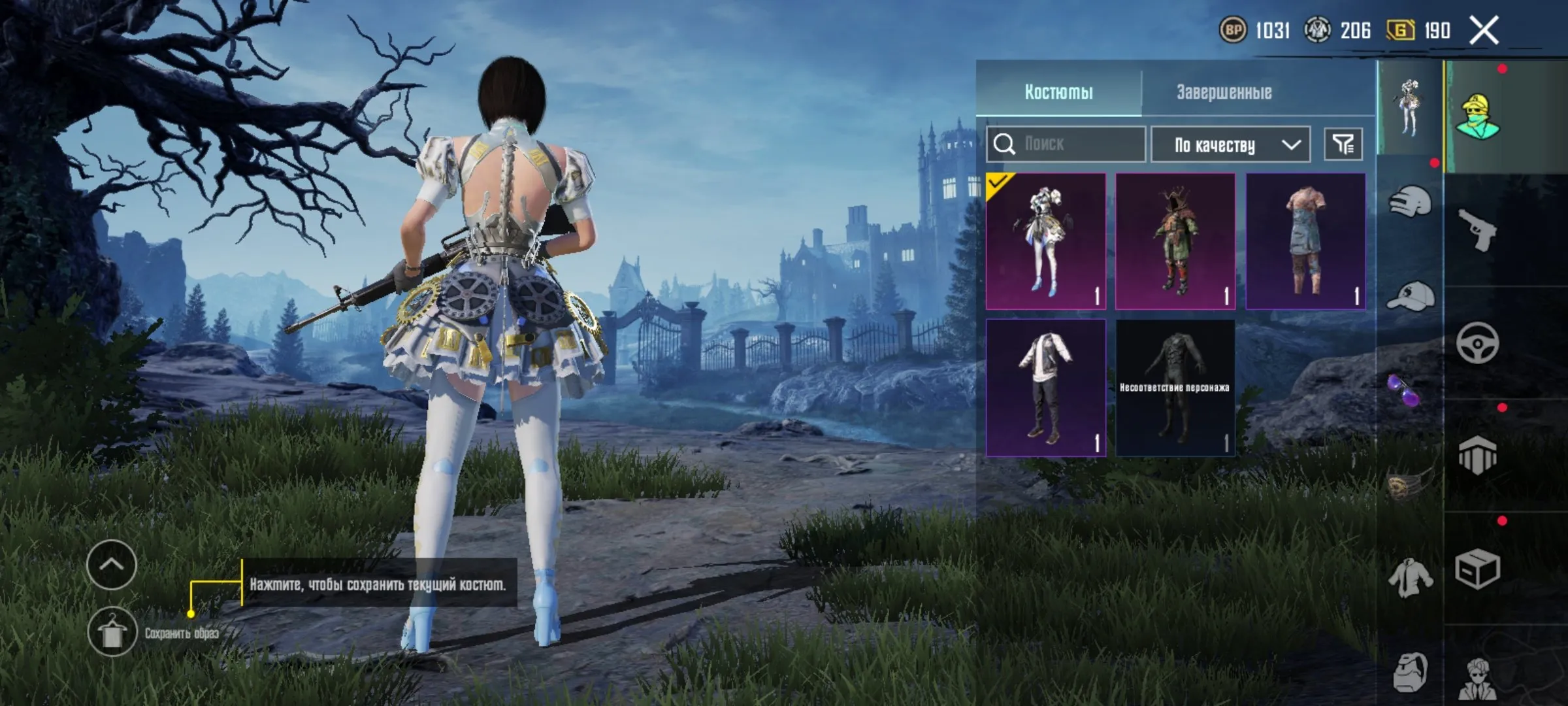Select the Несоответствие персонажа dark suit
Viewport: 1568px width, 706px height.
click(x=1175, y=388)
